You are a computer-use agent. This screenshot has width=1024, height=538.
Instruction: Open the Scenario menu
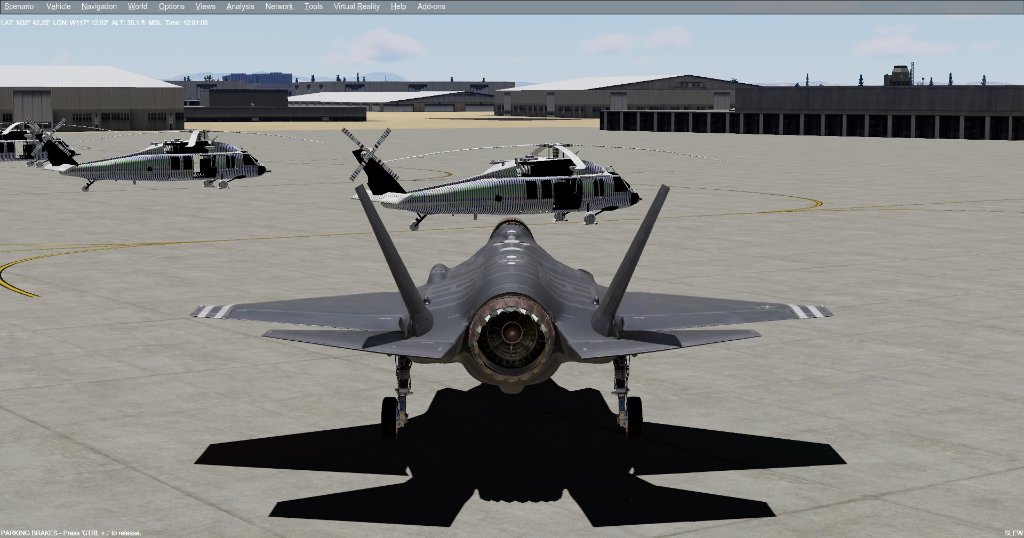19,6
